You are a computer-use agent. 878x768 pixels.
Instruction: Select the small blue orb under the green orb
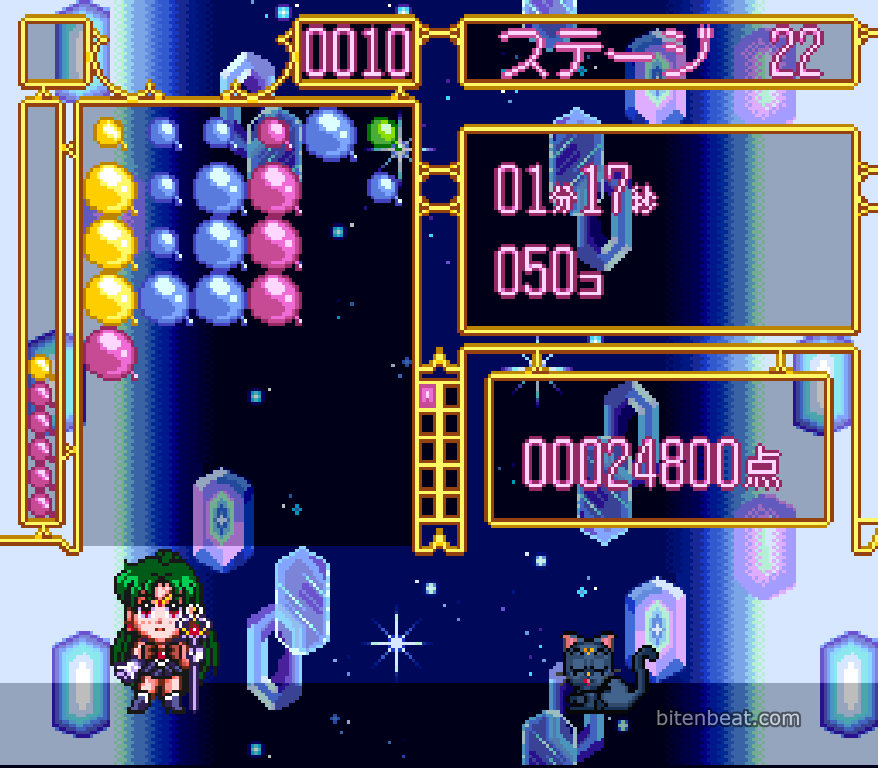click(x=383, y=185)
